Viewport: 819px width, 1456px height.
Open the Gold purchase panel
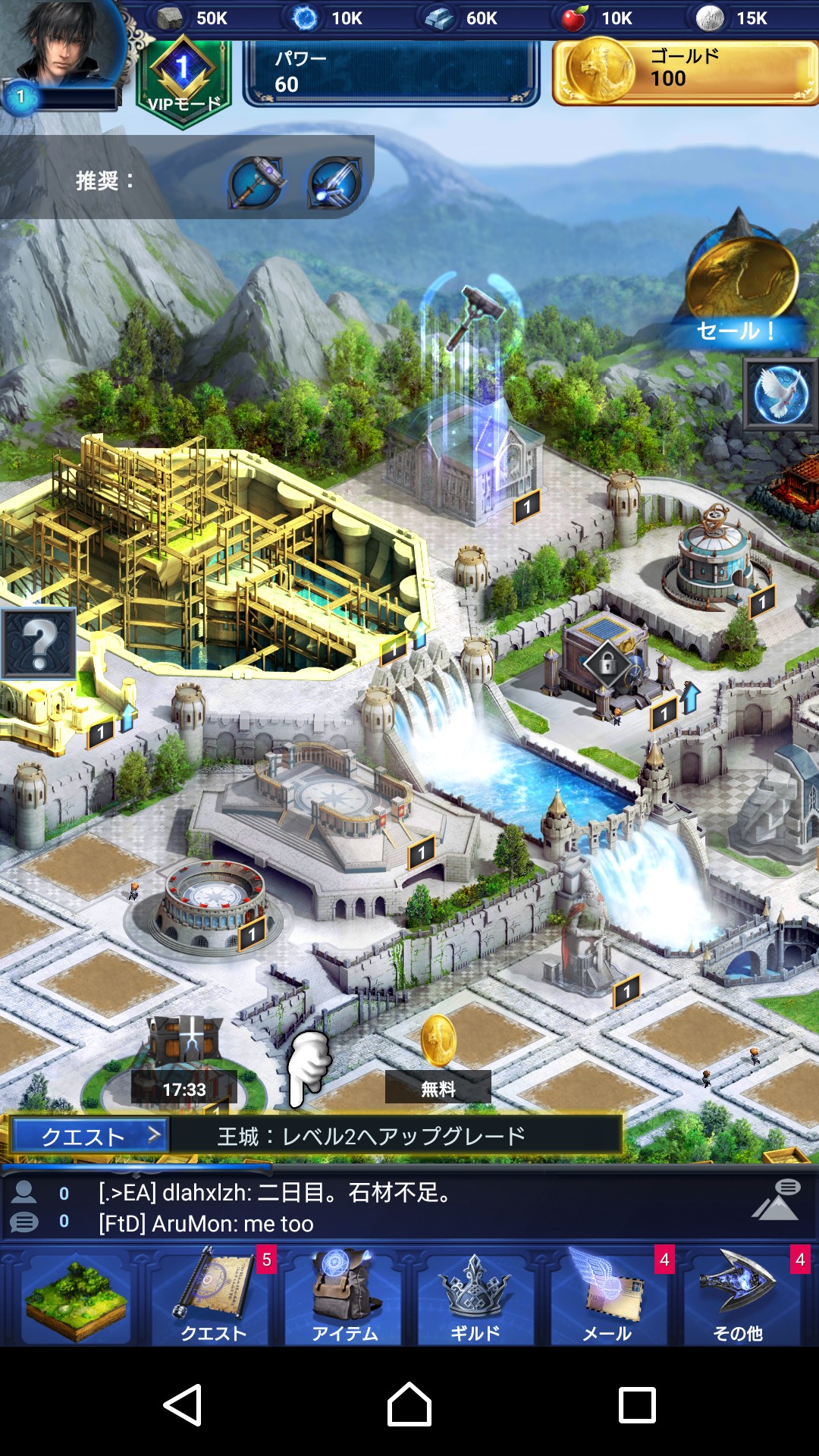686,71
